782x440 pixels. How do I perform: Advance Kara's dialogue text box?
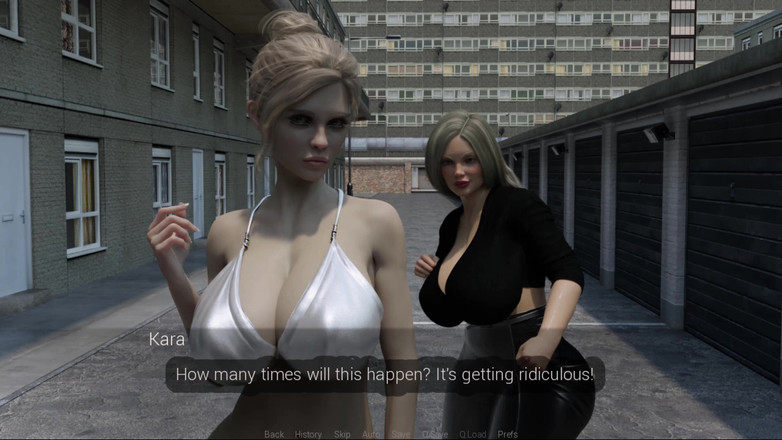[385, 375]
